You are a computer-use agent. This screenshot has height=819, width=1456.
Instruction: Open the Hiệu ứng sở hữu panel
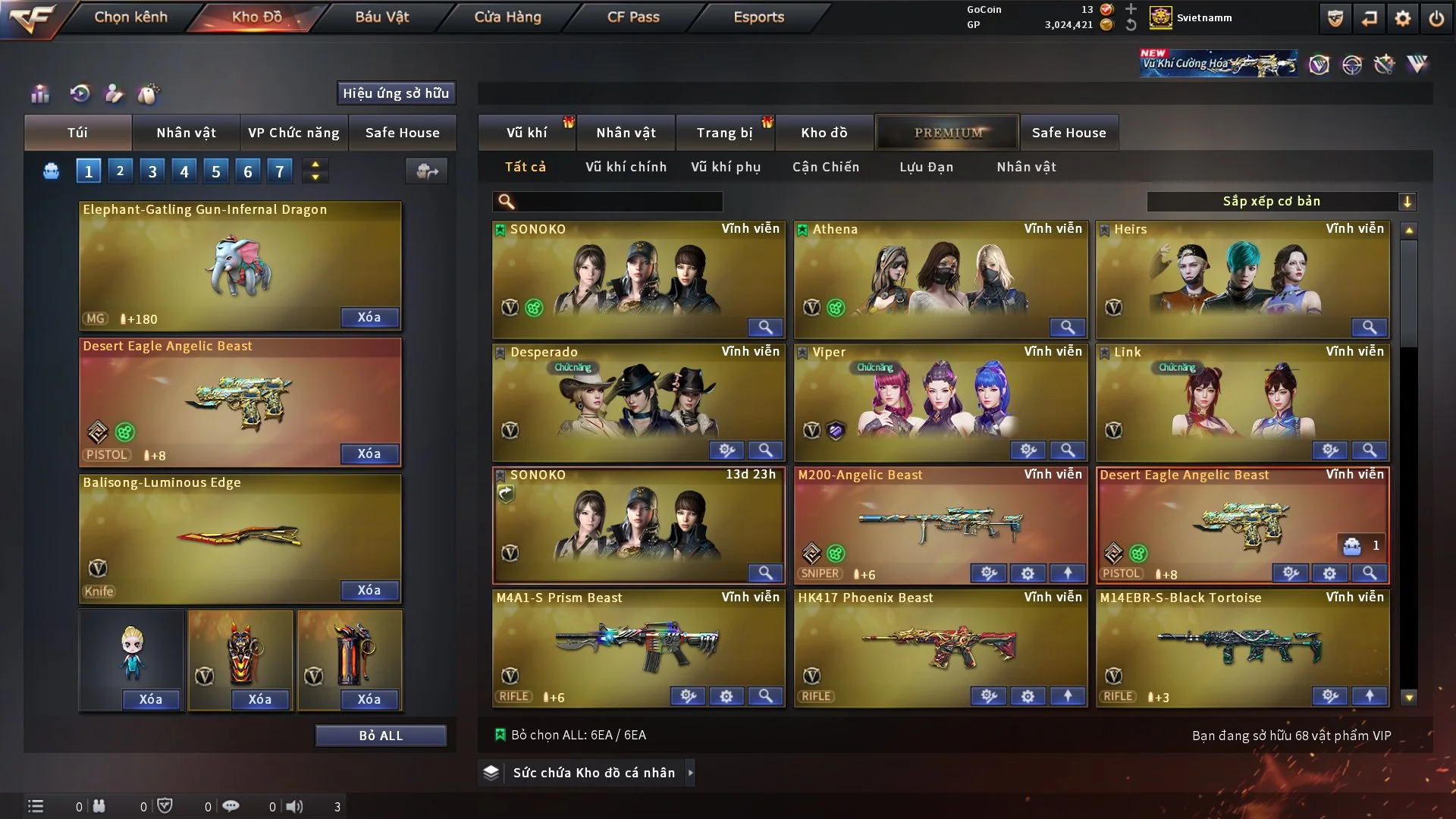point(396,93)
